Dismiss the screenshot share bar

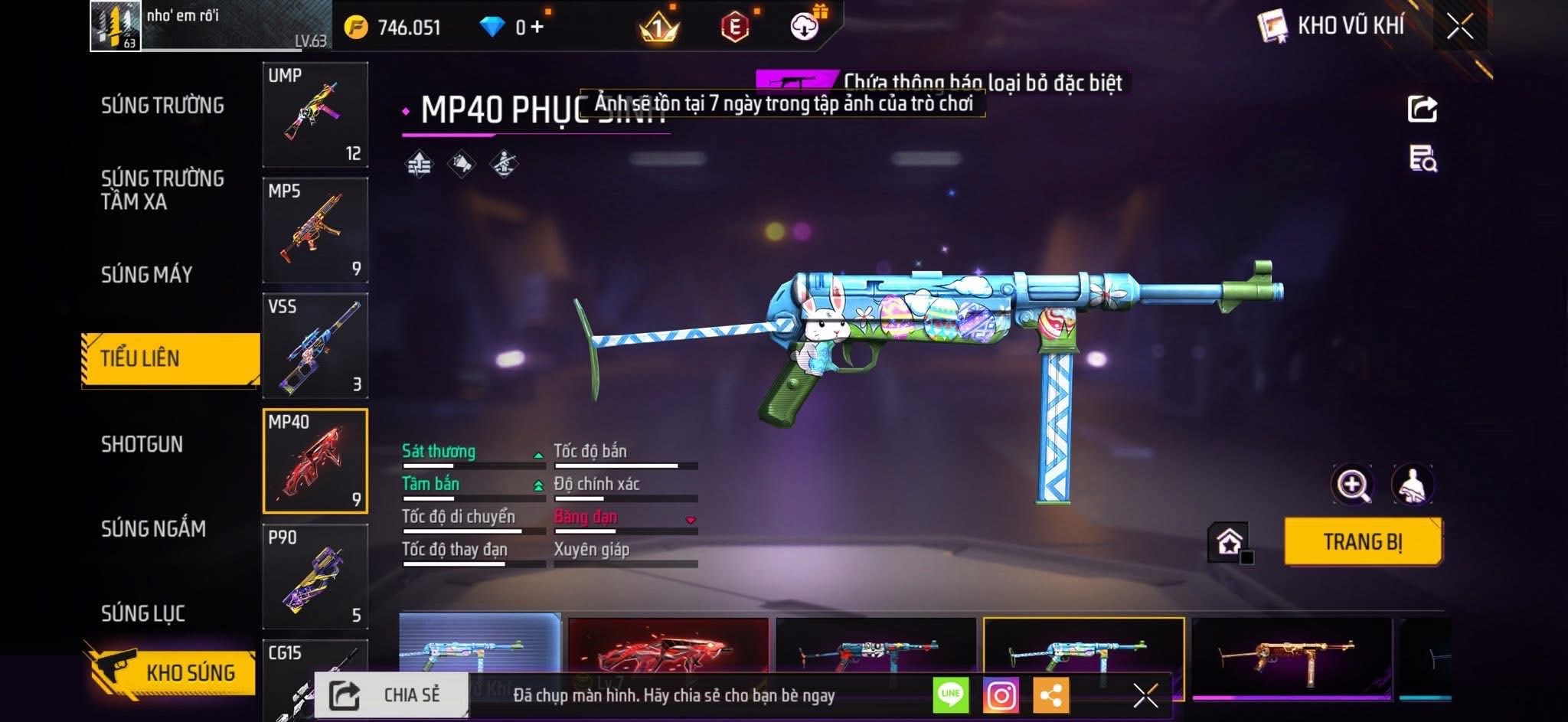[1145, 695]
